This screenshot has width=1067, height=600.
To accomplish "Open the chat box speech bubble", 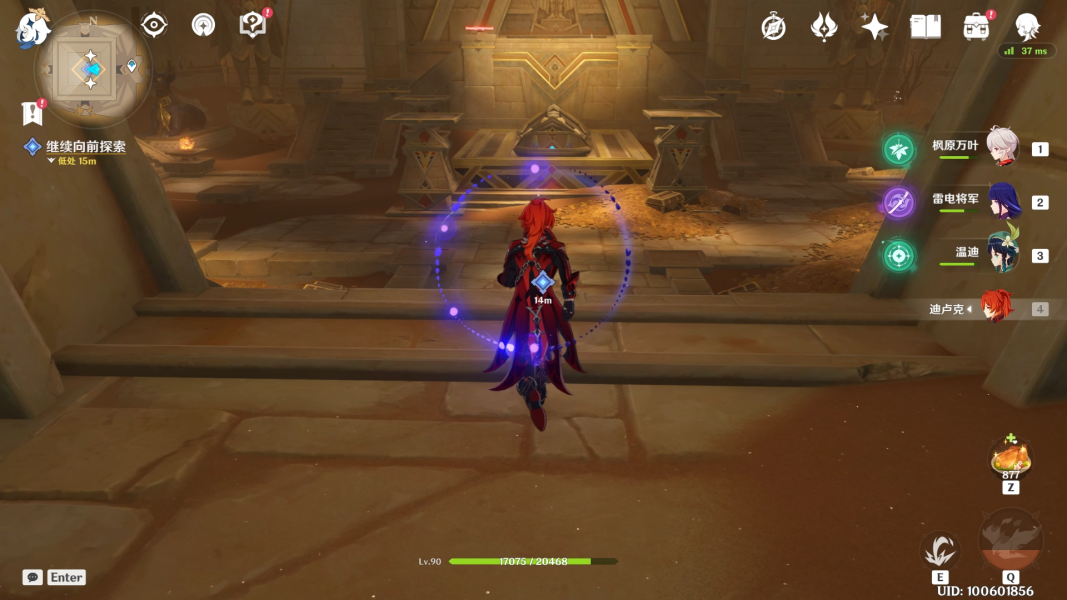I will coord(33,577).
